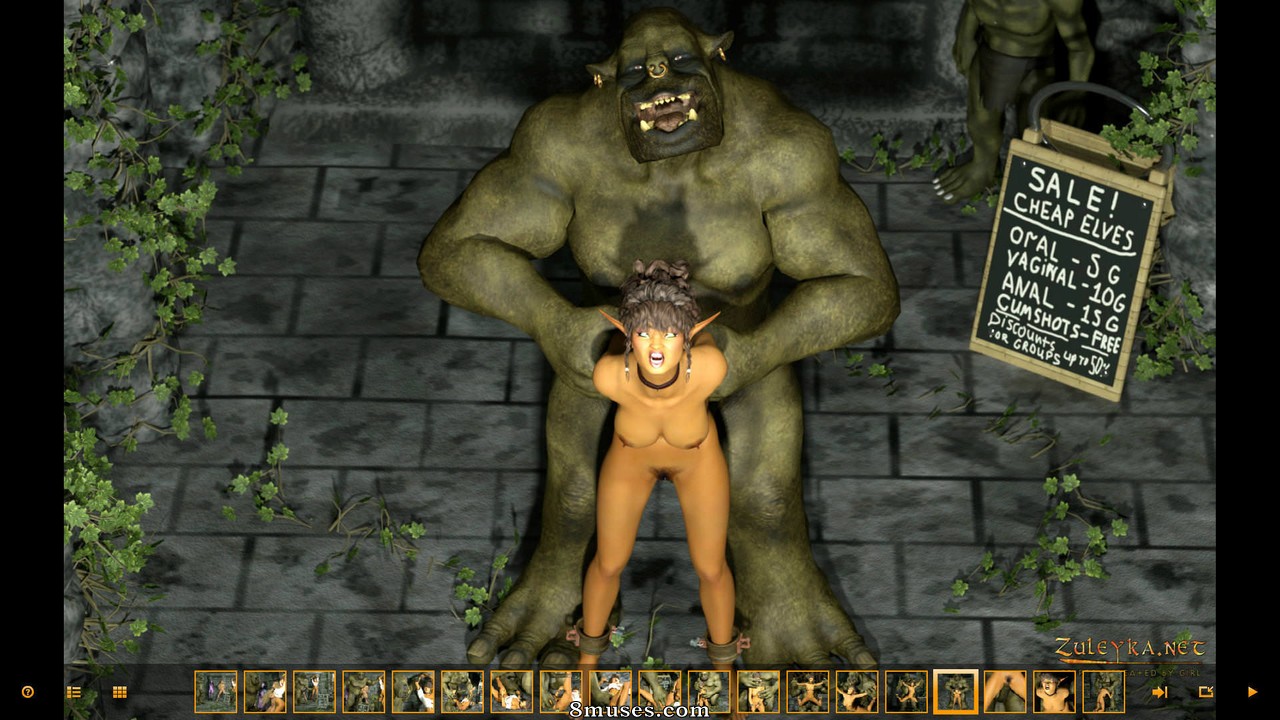Select the thumbnail right after the highlighted one

coord(1005,691)
